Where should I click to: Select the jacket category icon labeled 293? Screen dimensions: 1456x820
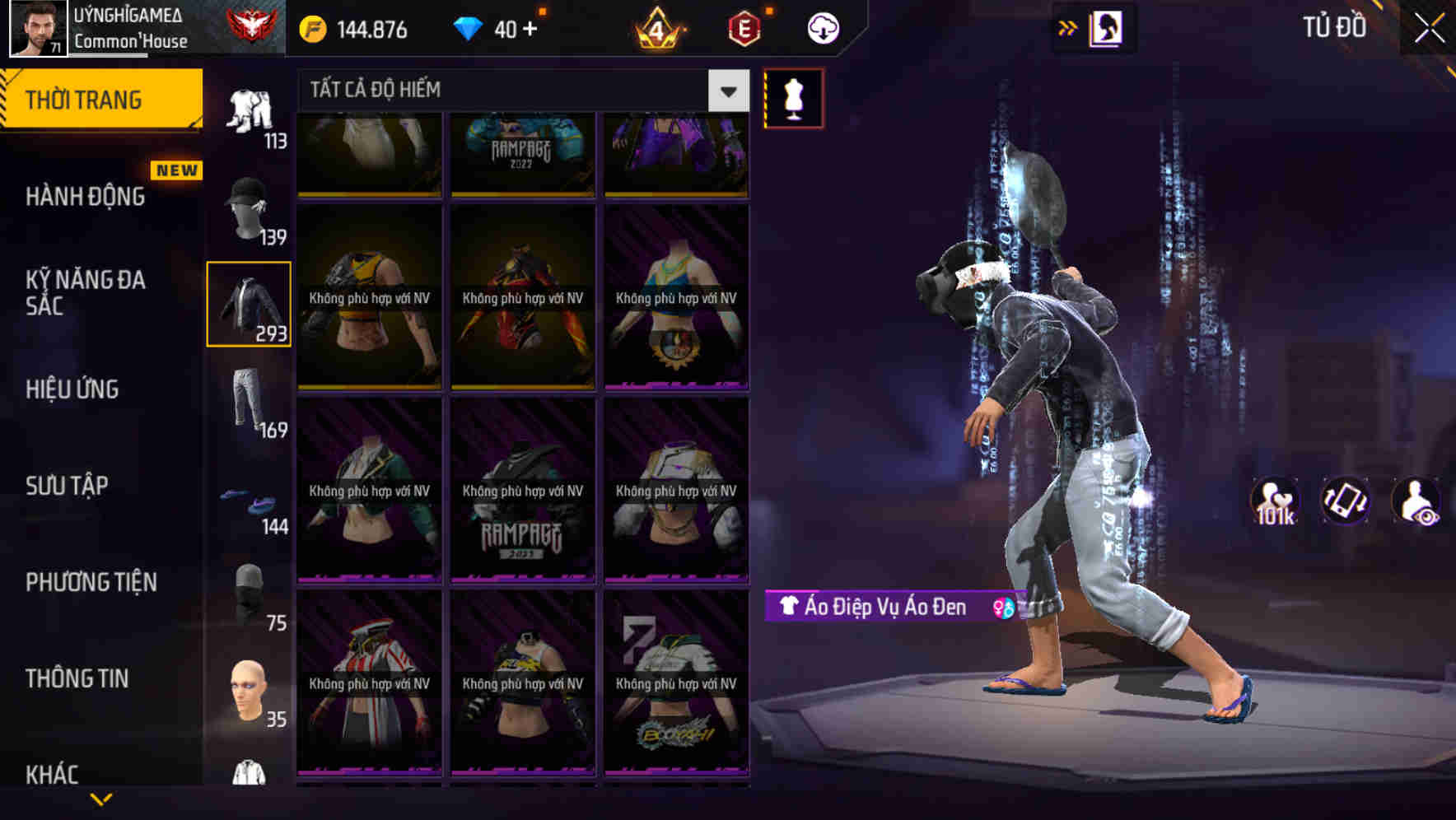click(x=247, y=305)
